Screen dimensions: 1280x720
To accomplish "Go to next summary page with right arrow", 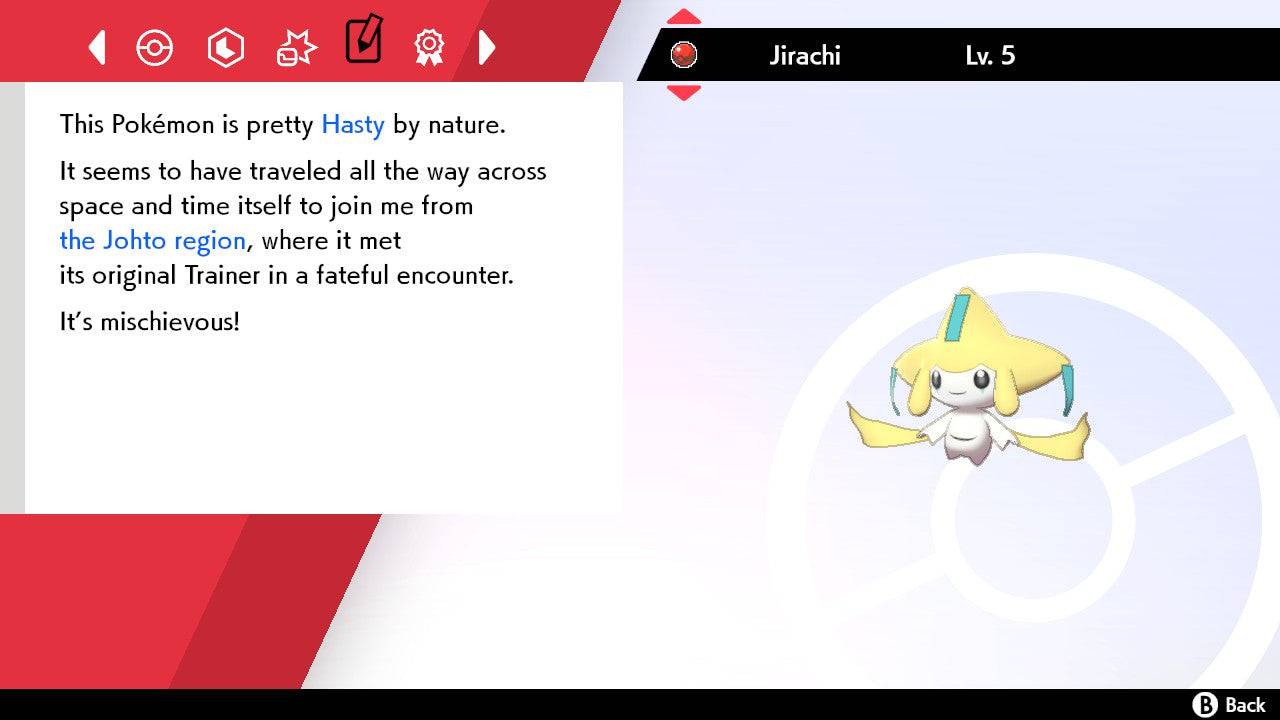I will click(487, 47).
